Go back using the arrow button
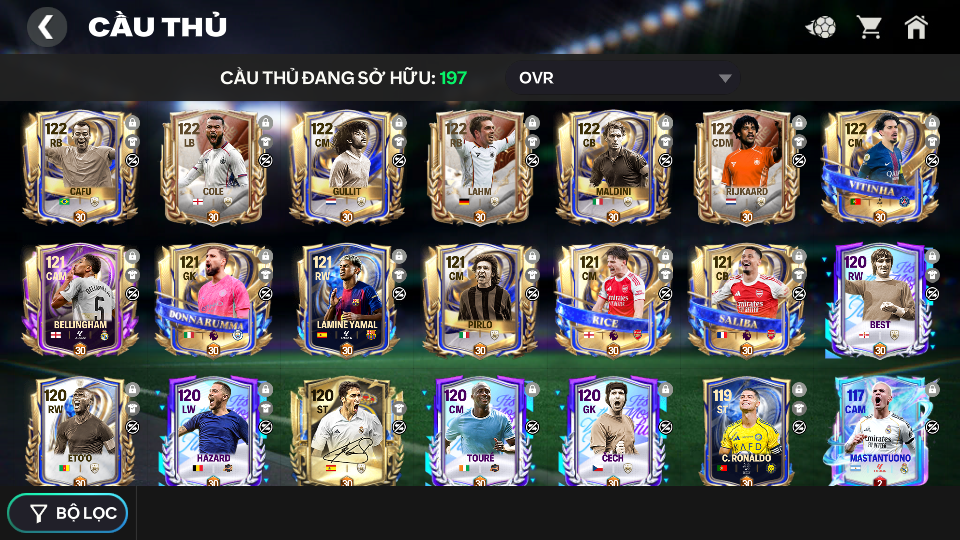 [x=46, y=27]
